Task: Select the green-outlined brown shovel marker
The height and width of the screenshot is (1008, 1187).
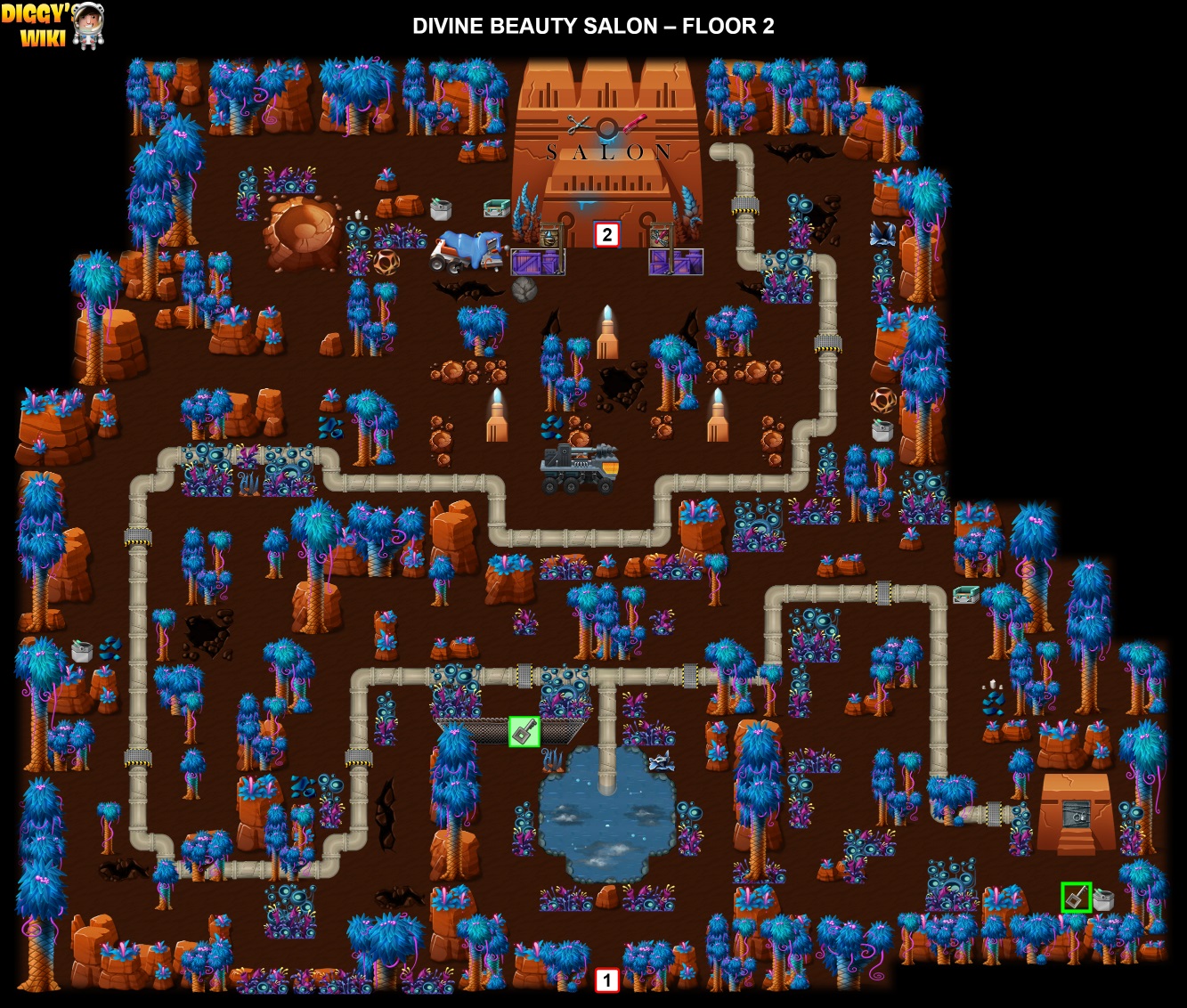Action: click(1076, 897)
